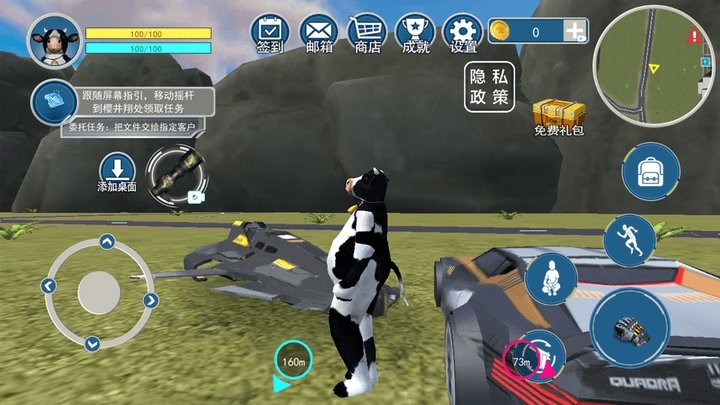The width and height of the screenshot is (720, 405).
Task: Tap the plus button to add coins
Action: pos(575,32)
